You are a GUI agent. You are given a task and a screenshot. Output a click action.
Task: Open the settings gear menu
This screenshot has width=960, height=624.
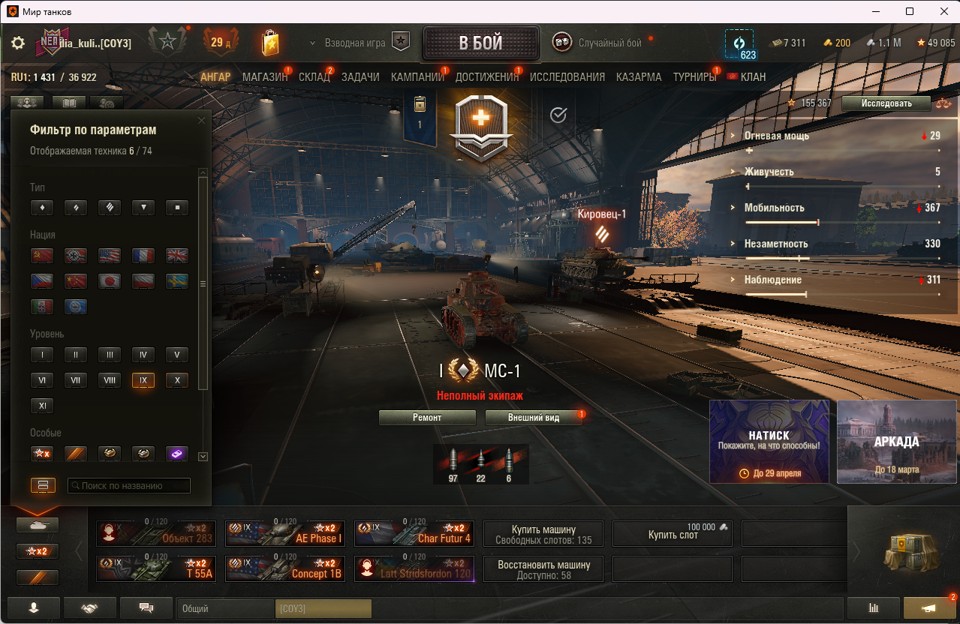[x=17, y=43]
